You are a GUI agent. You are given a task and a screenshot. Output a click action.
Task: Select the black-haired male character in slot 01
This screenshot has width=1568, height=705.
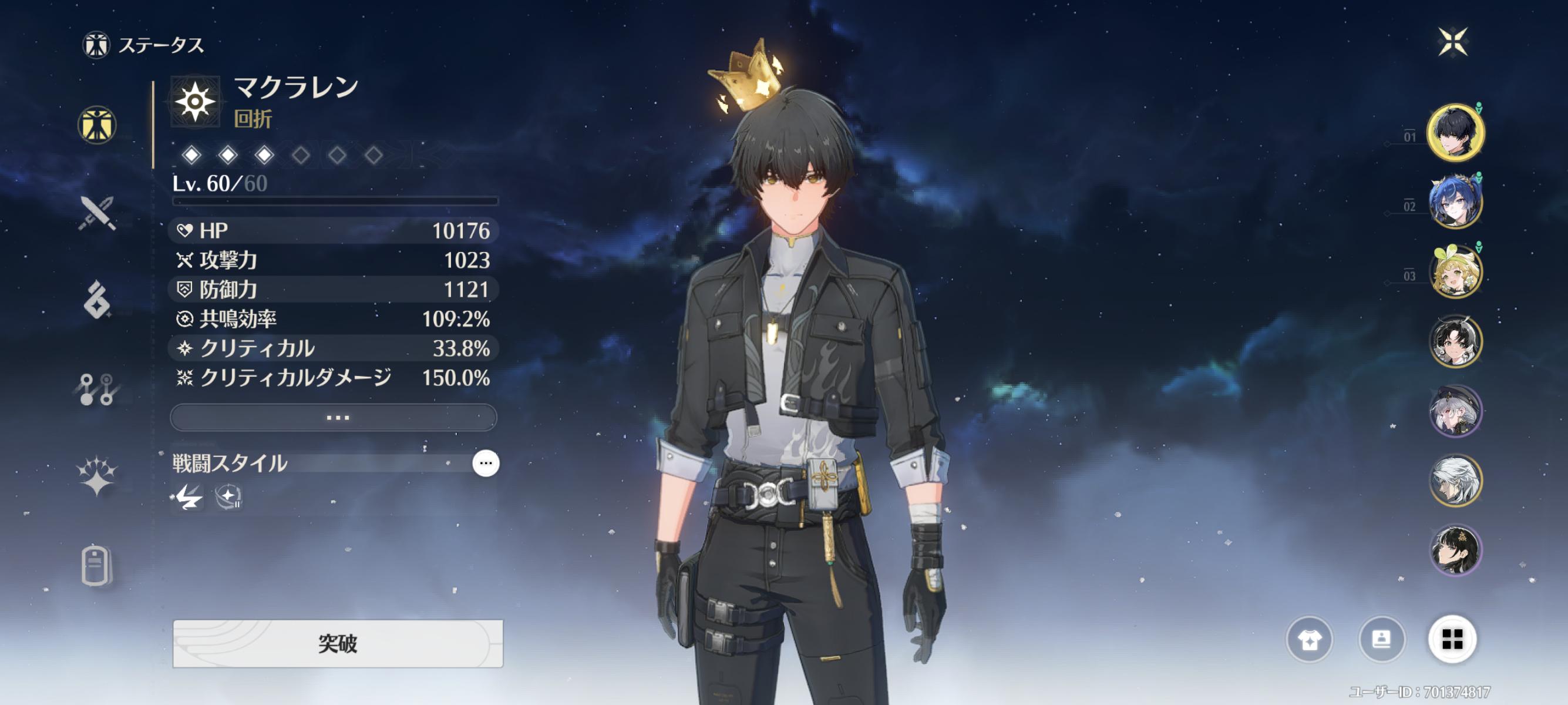point(1455,132)
